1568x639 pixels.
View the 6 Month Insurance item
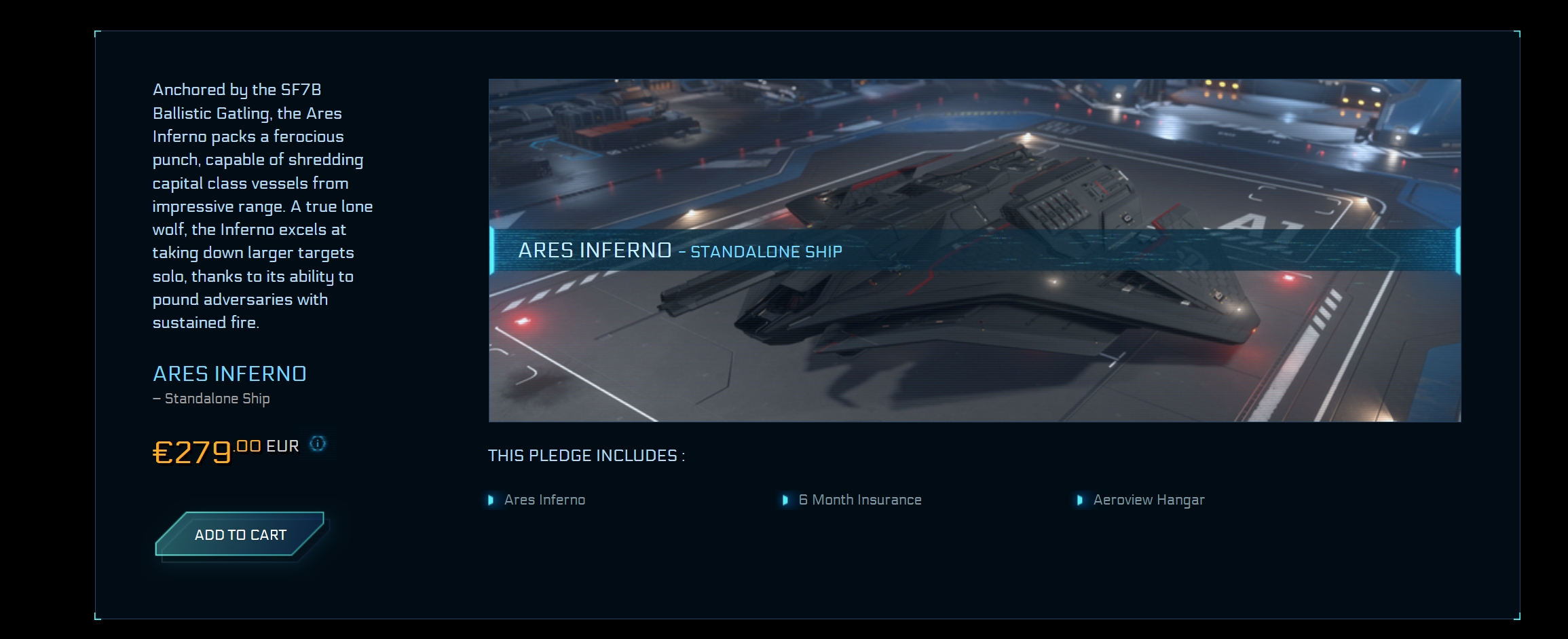pos(859,500)
